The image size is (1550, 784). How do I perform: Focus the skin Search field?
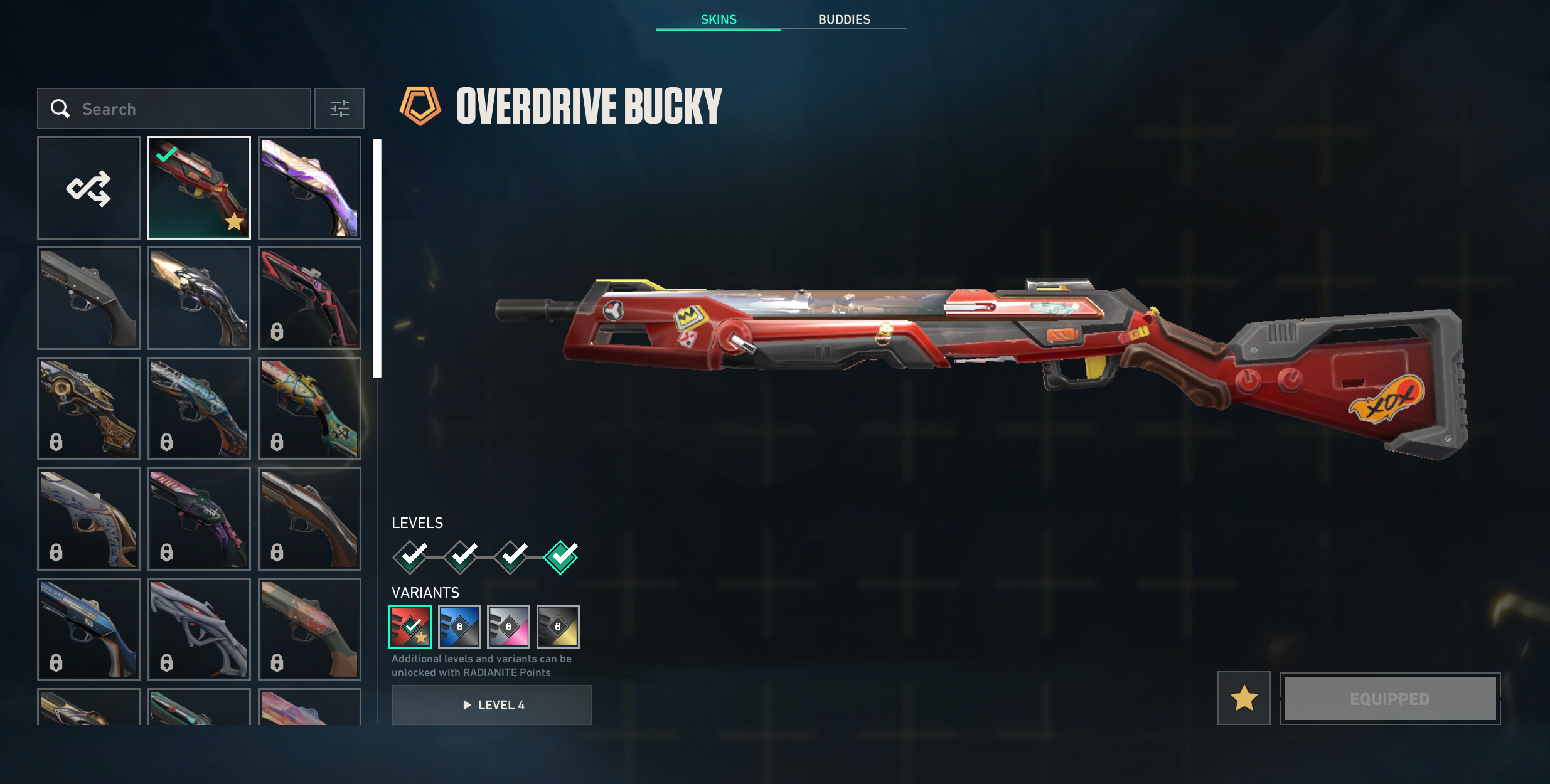188,109
